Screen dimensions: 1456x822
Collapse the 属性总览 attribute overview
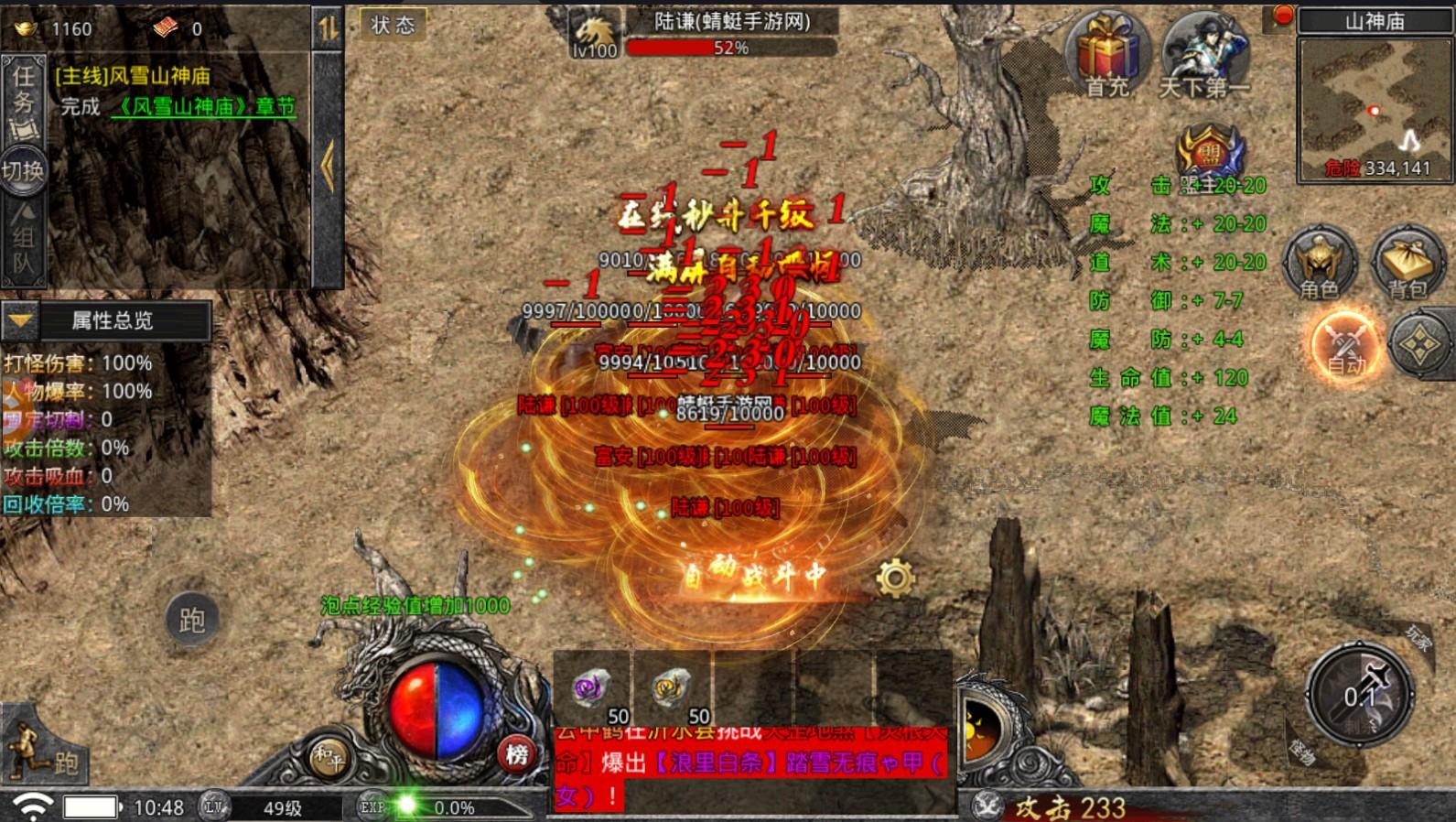[20, 320]
